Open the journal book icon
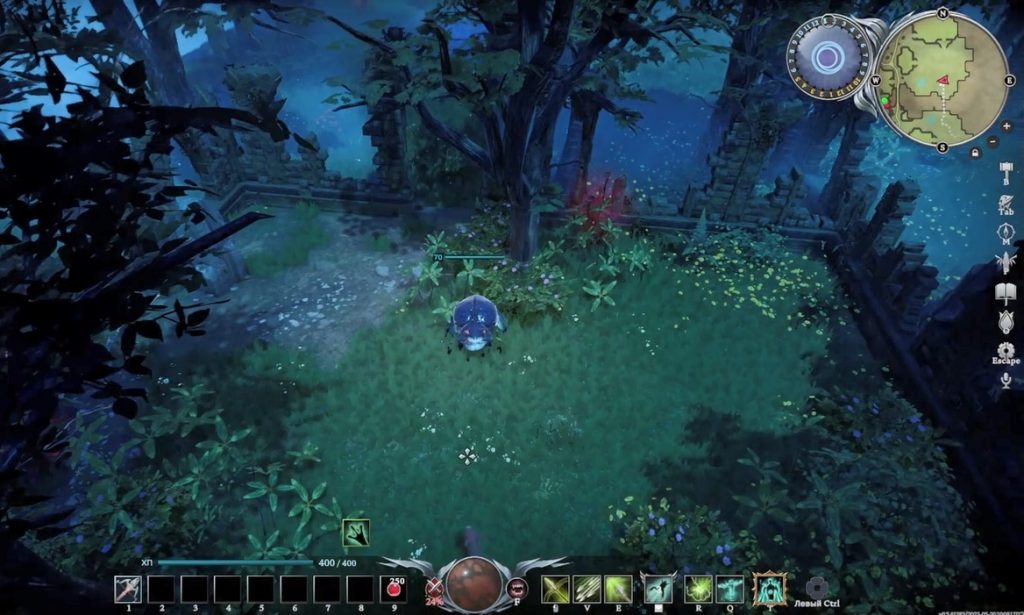The height and width of the screenshot is (615, 1024). pos(1006,292)
